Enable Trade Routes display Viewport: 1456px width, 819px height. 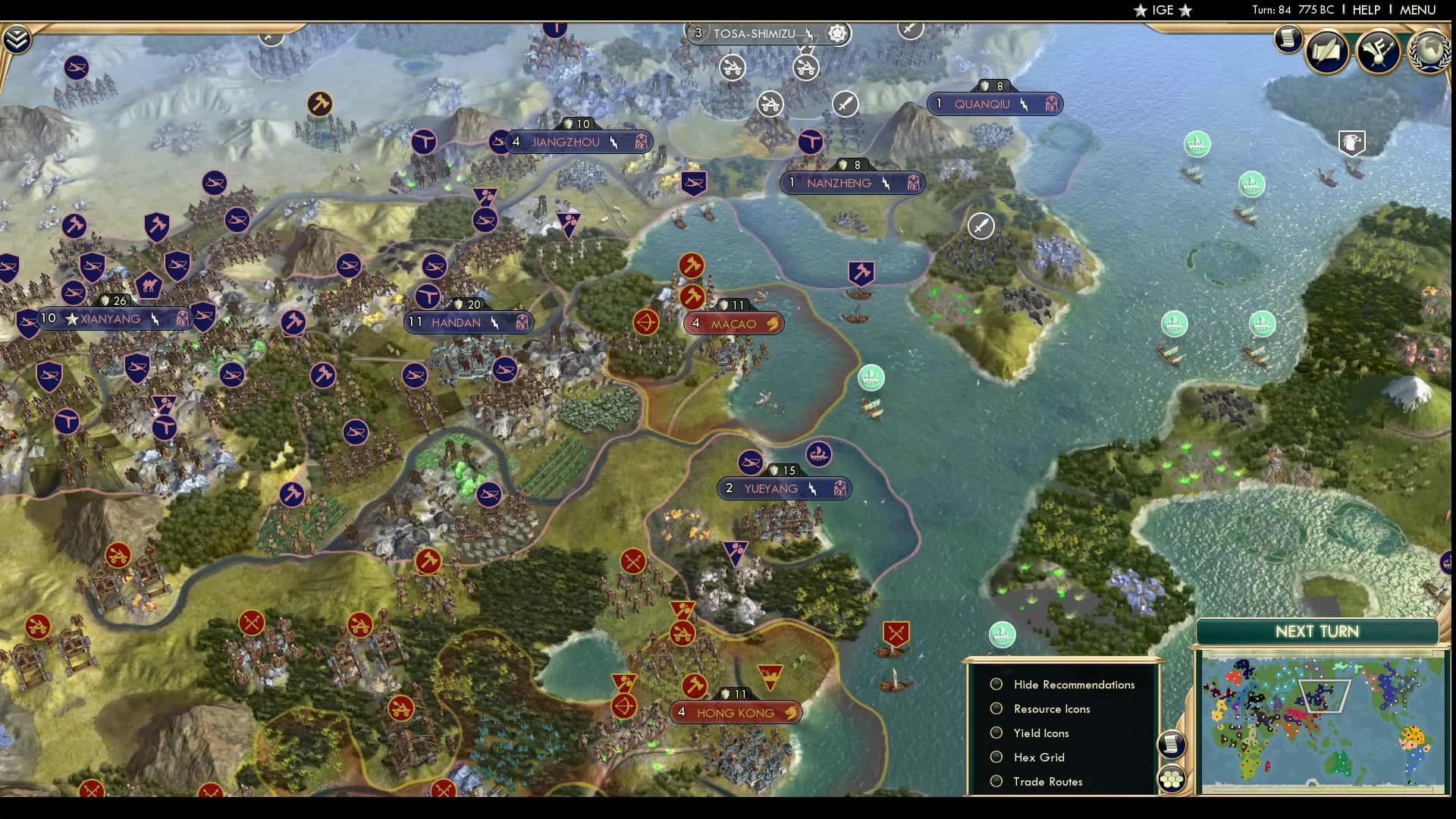coord(996,781)
